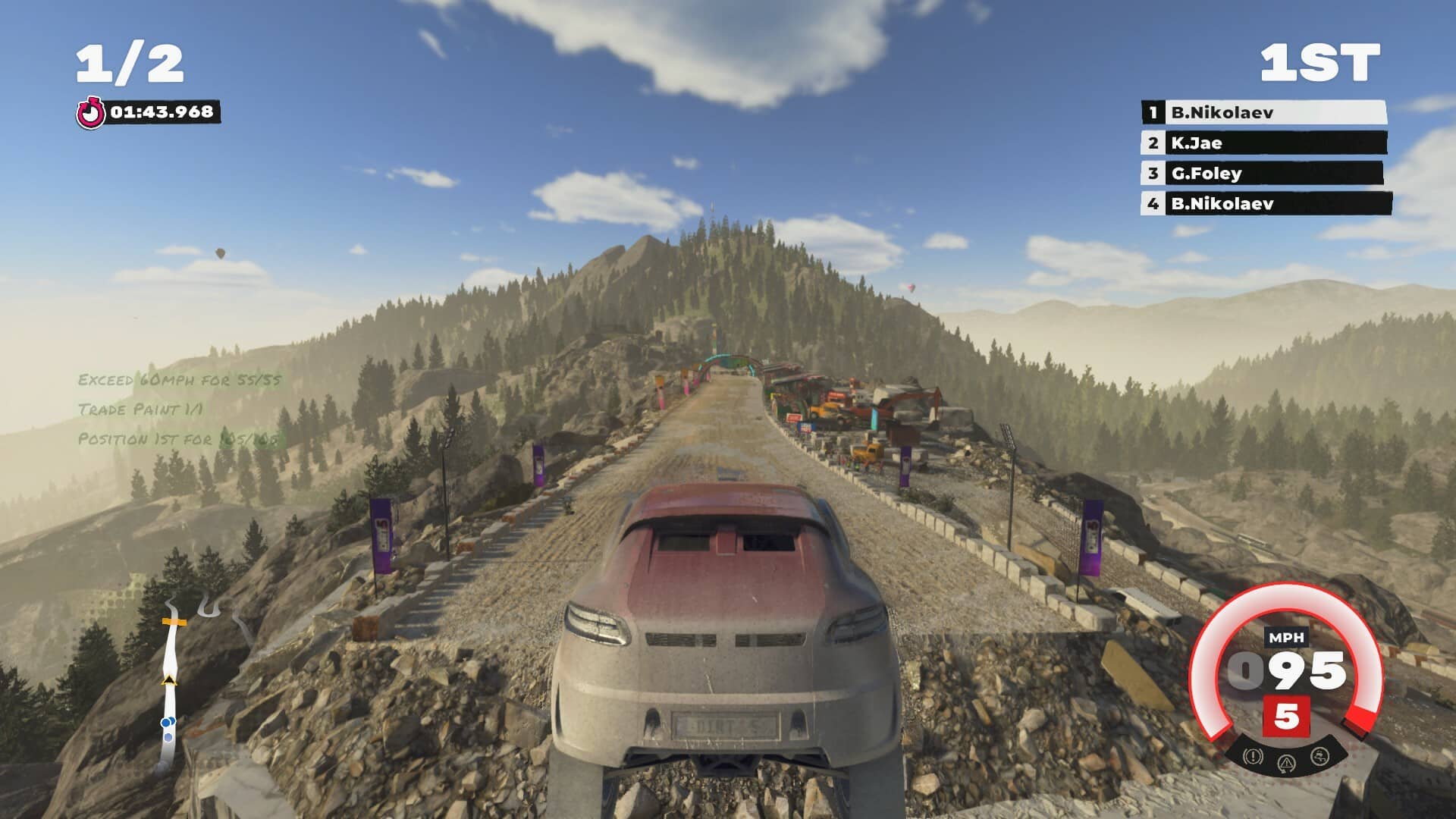Click the traction control warning icon

pyautogui.click(x=1287, y=763)
